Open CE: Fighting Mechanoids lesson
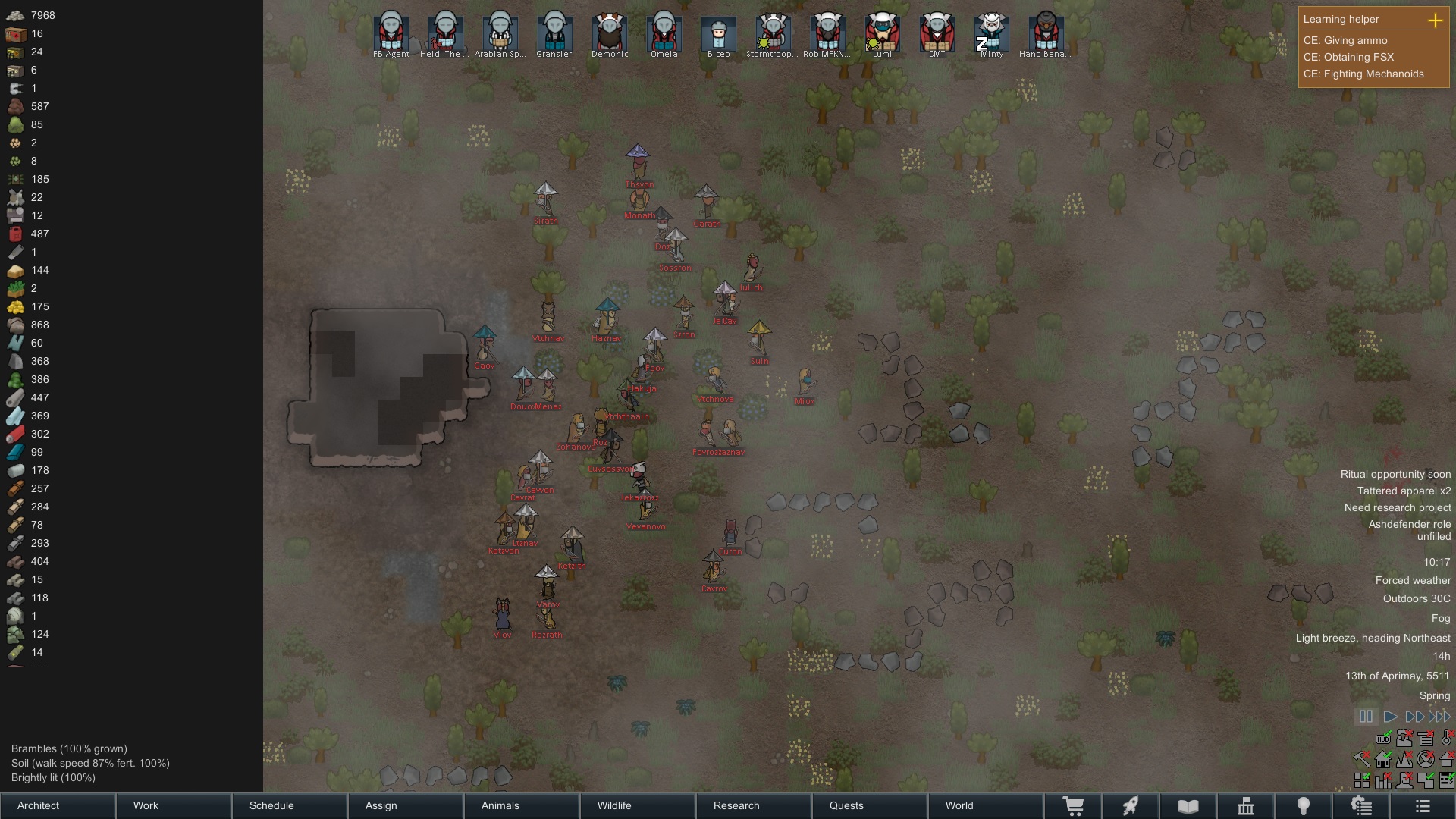Image resolution: width=1456 pixels, height=819 pixels. point(1363,74)
